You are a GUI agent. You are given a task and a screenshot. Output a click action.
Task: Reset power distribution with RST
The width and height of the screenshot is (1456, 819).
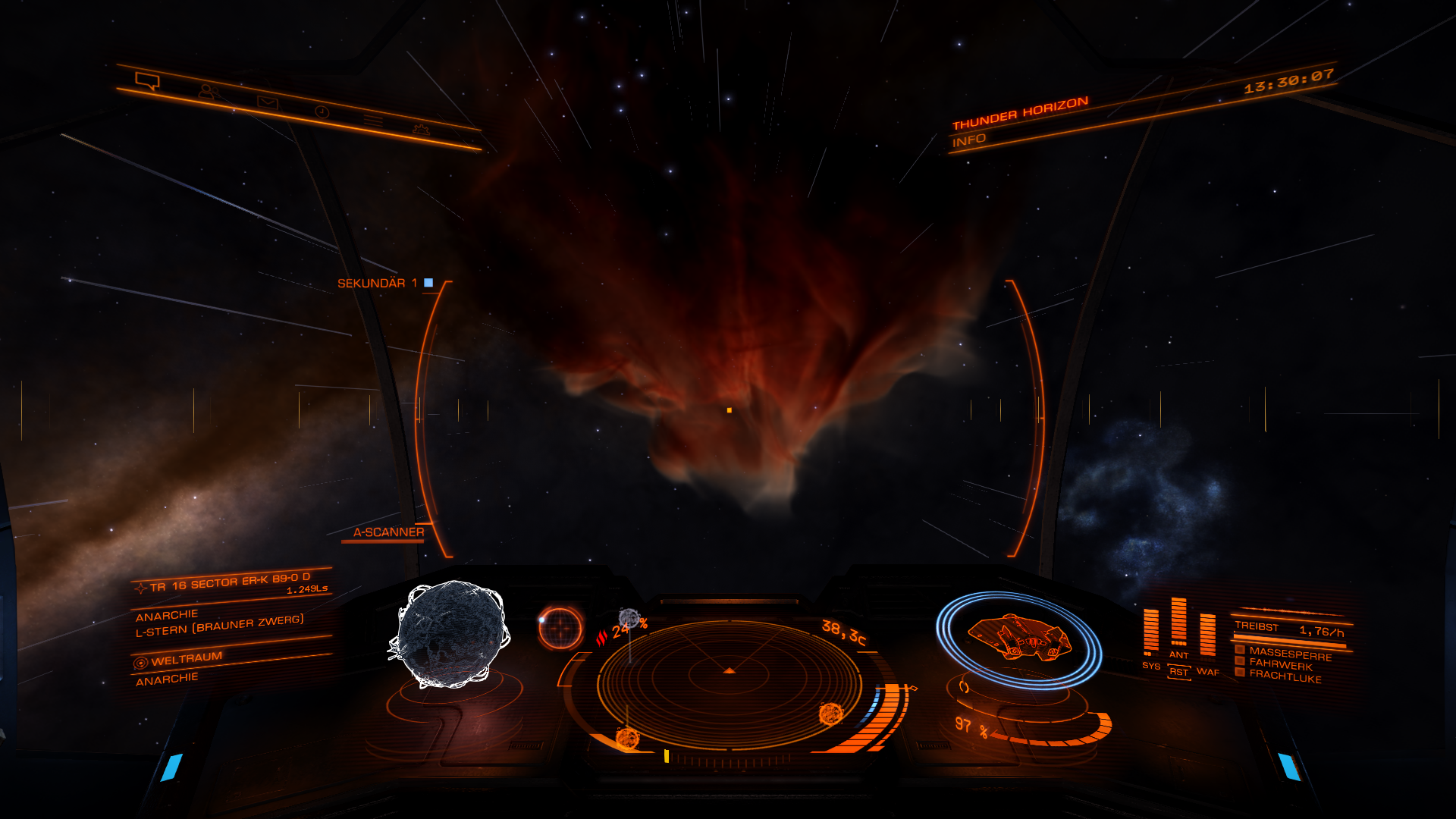(1178, 672)
